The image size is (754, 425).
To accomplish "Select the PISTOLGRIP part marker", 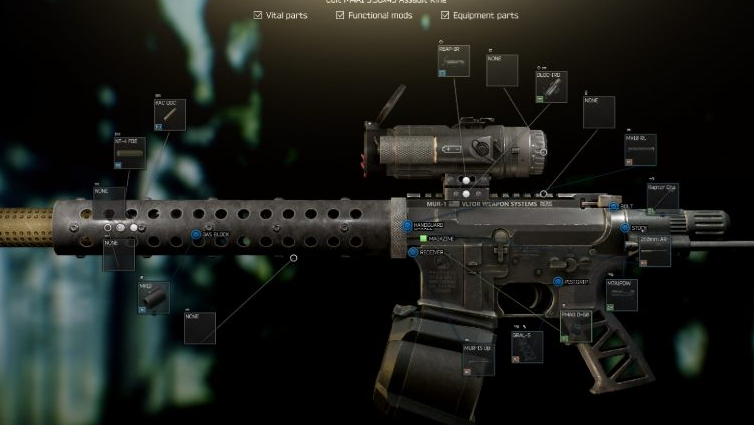I will pos(558,282).
